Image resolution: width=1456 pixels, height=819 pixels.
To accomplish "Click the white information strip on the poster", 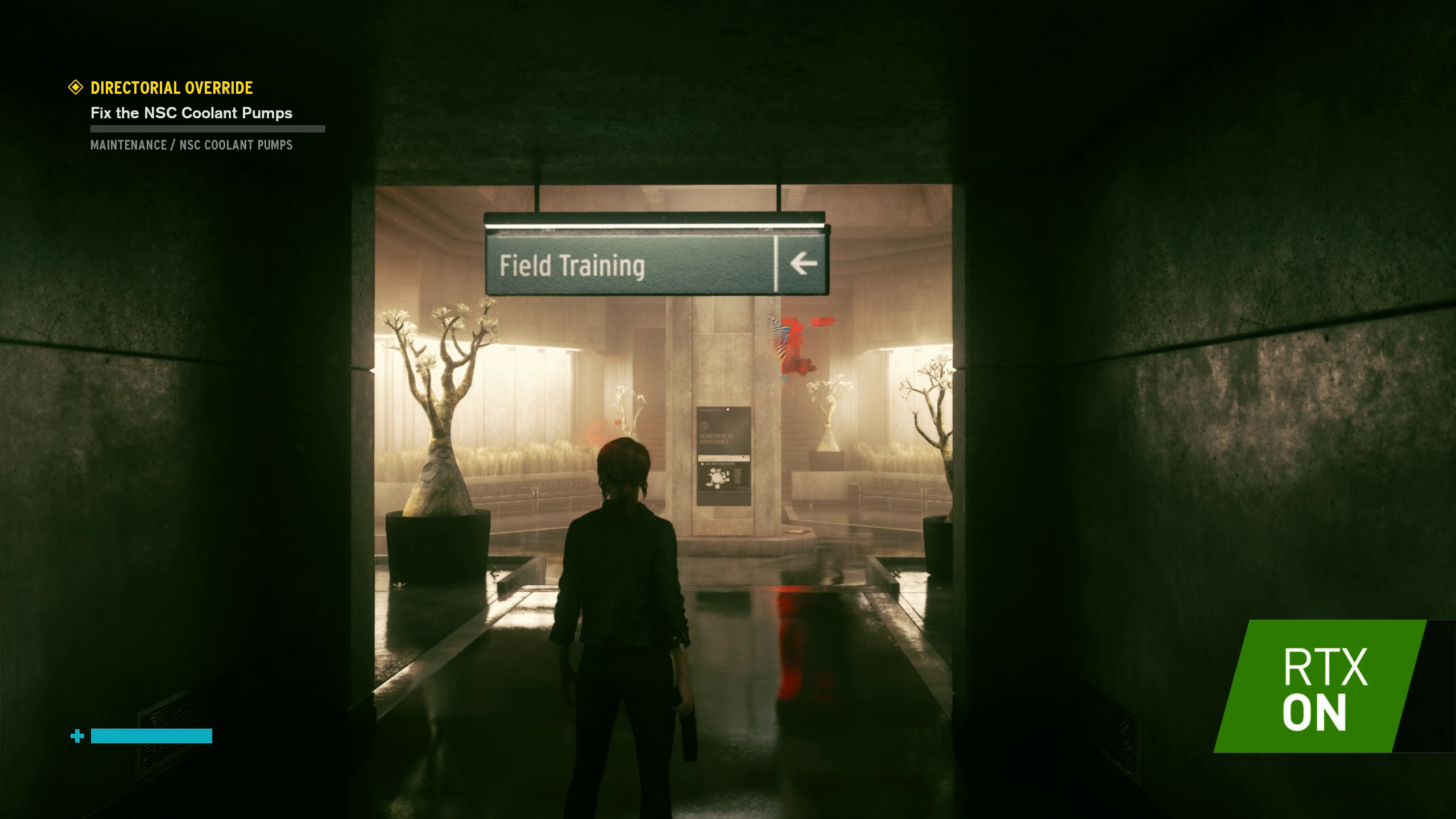I will pos(723,458).
